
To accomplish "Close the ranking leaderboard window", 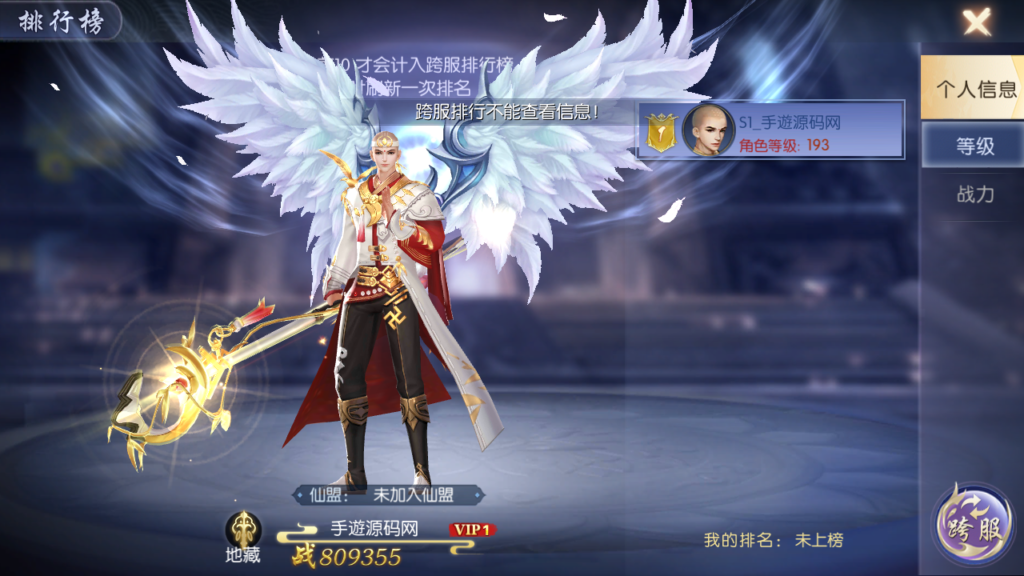I will (x=976, y=21).
